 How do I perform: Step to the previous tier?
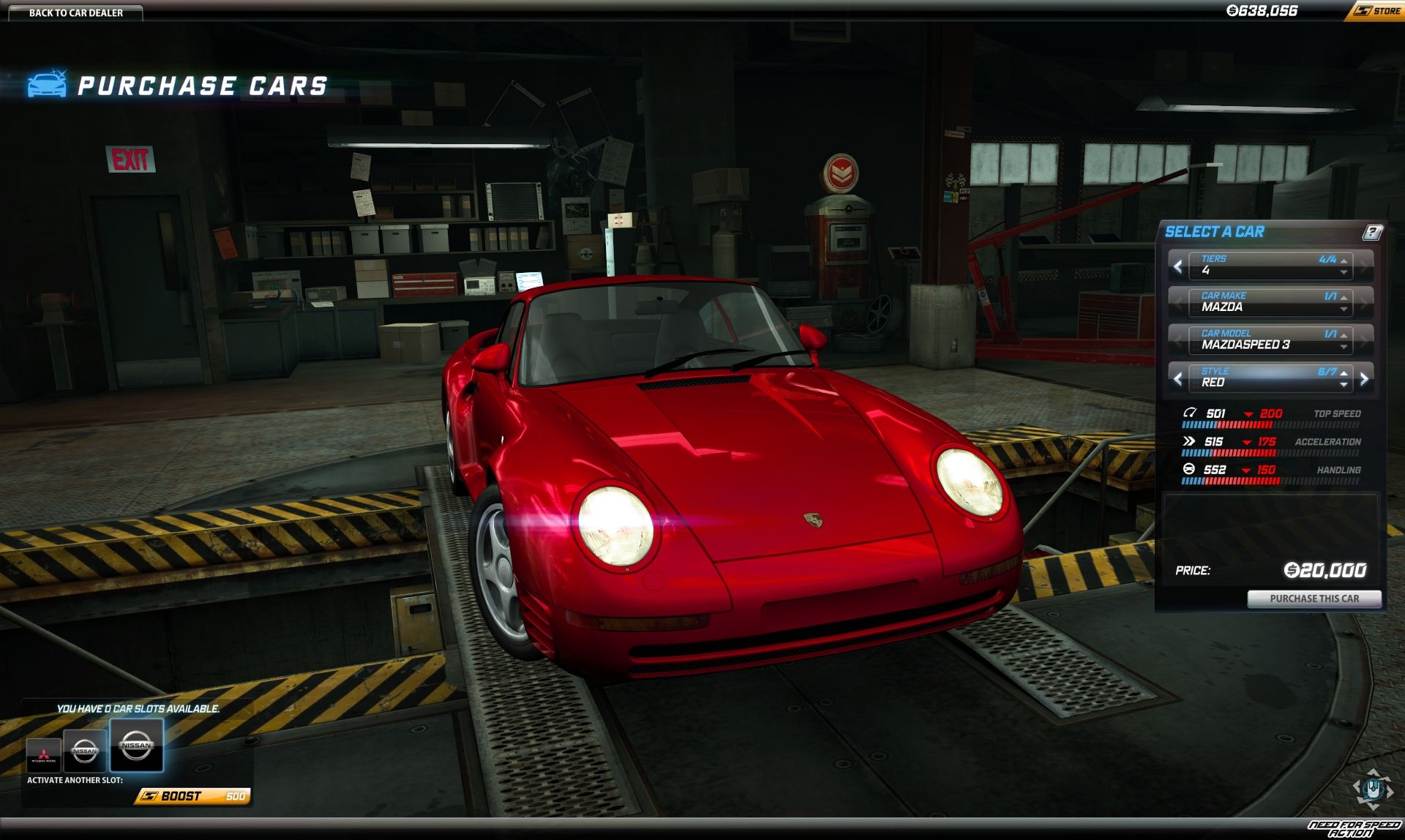tap(1177, 266)
